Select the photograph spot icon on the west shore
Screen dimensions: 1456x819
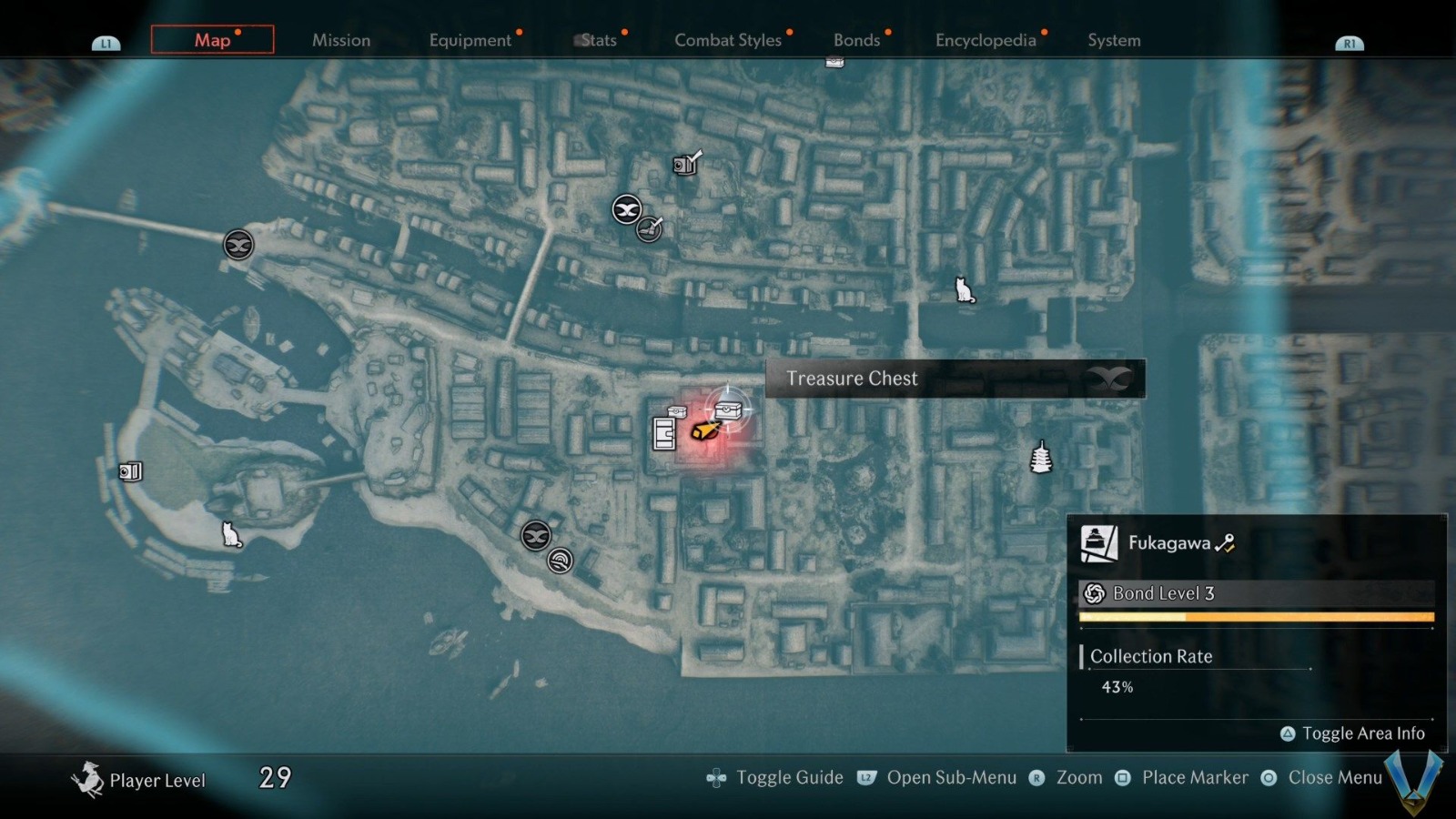[130, 471]
